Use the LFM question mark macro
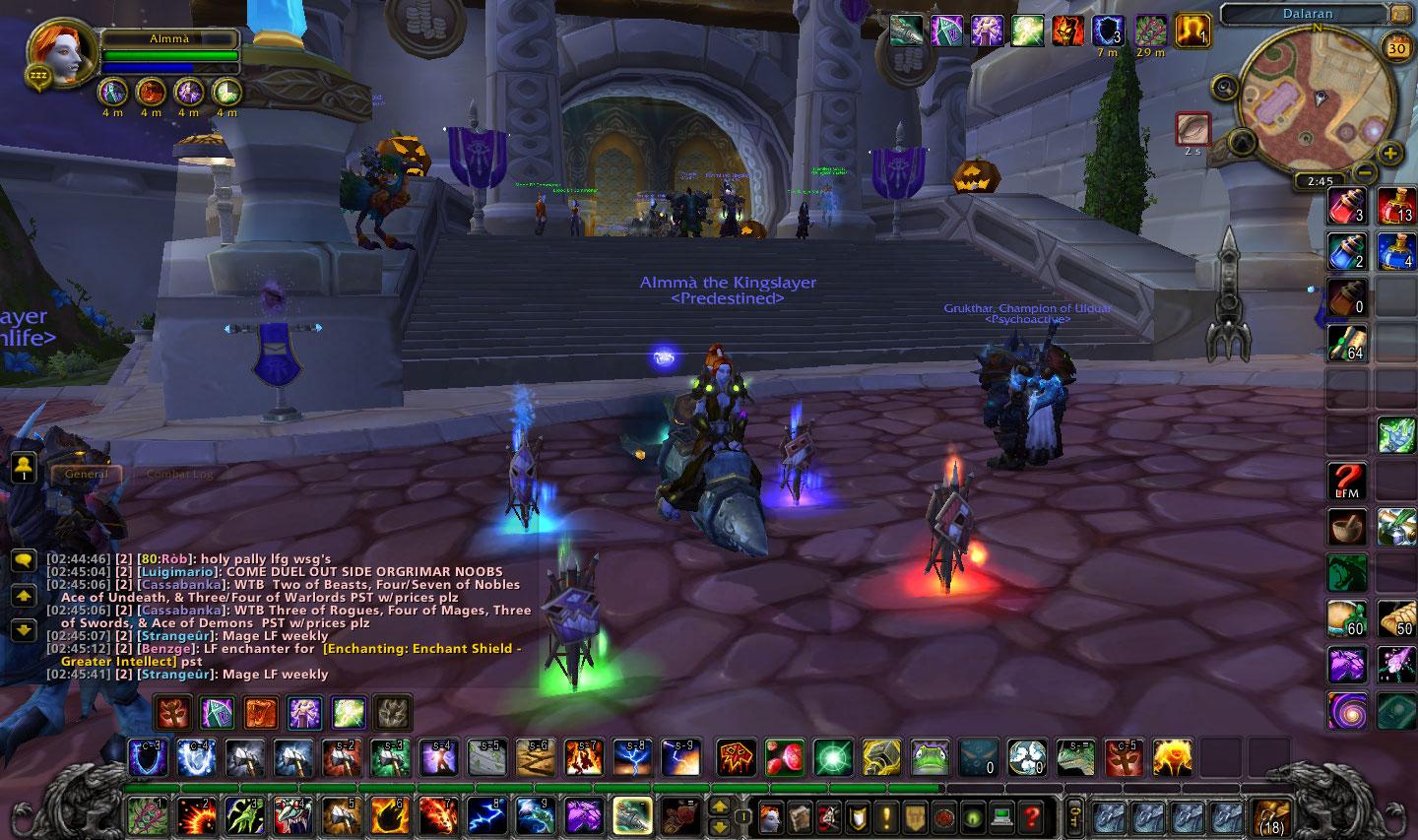 click(1346, 481)
